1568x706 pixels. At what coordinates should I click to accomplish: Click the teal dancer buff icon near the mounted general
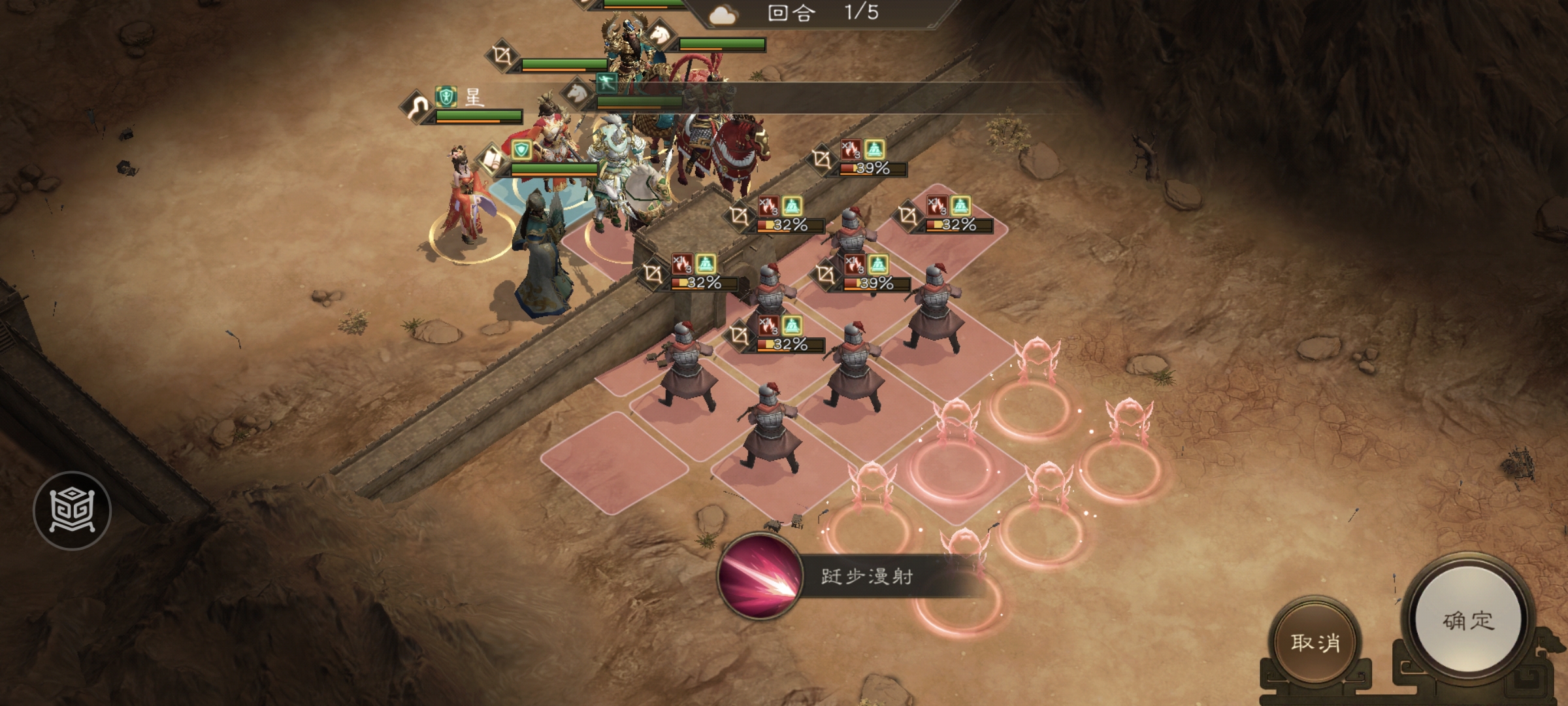pyautogui.click(x=606, y=84)
